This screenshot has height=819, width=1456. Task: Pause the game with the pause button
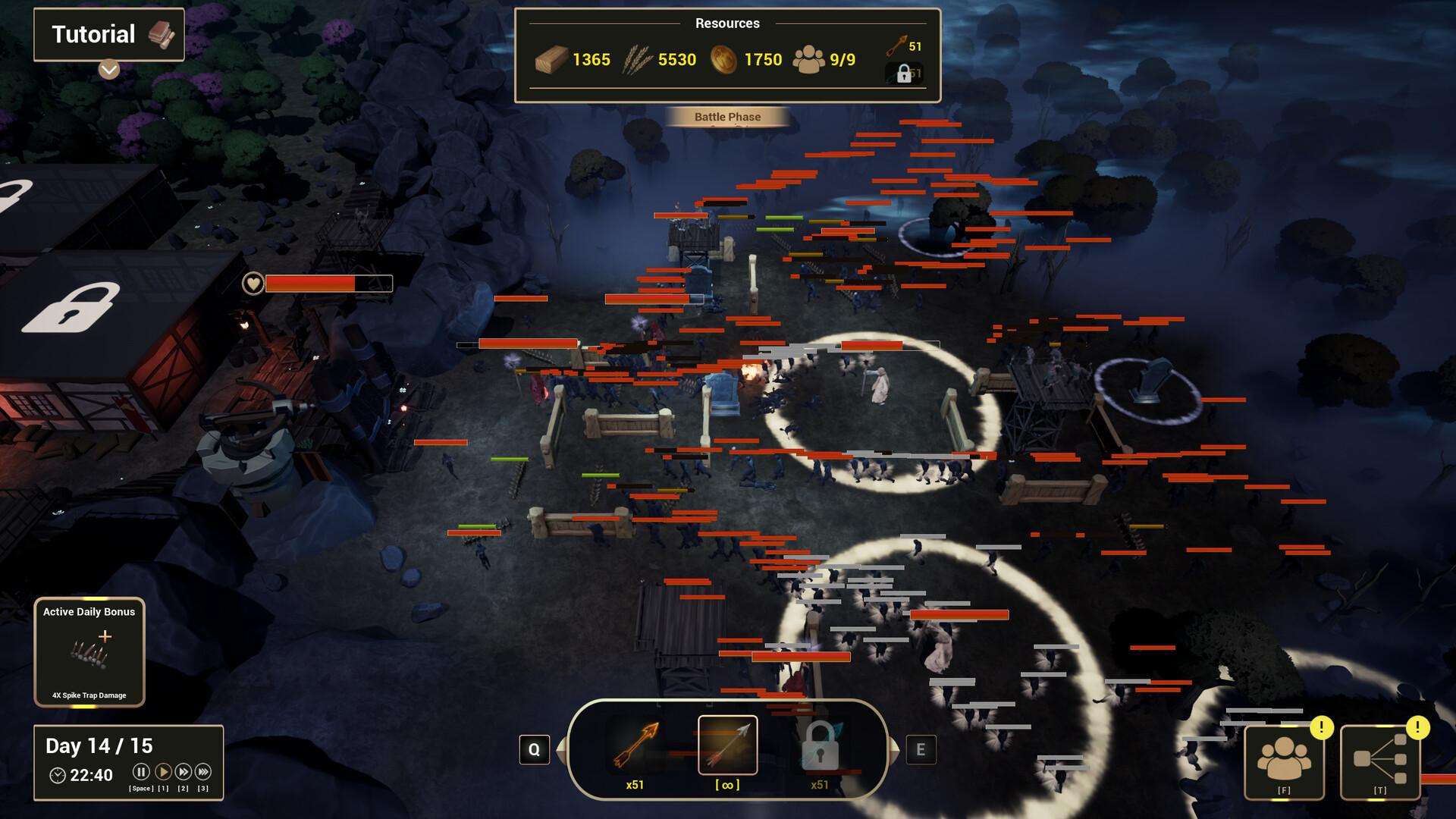click(141, 772)
